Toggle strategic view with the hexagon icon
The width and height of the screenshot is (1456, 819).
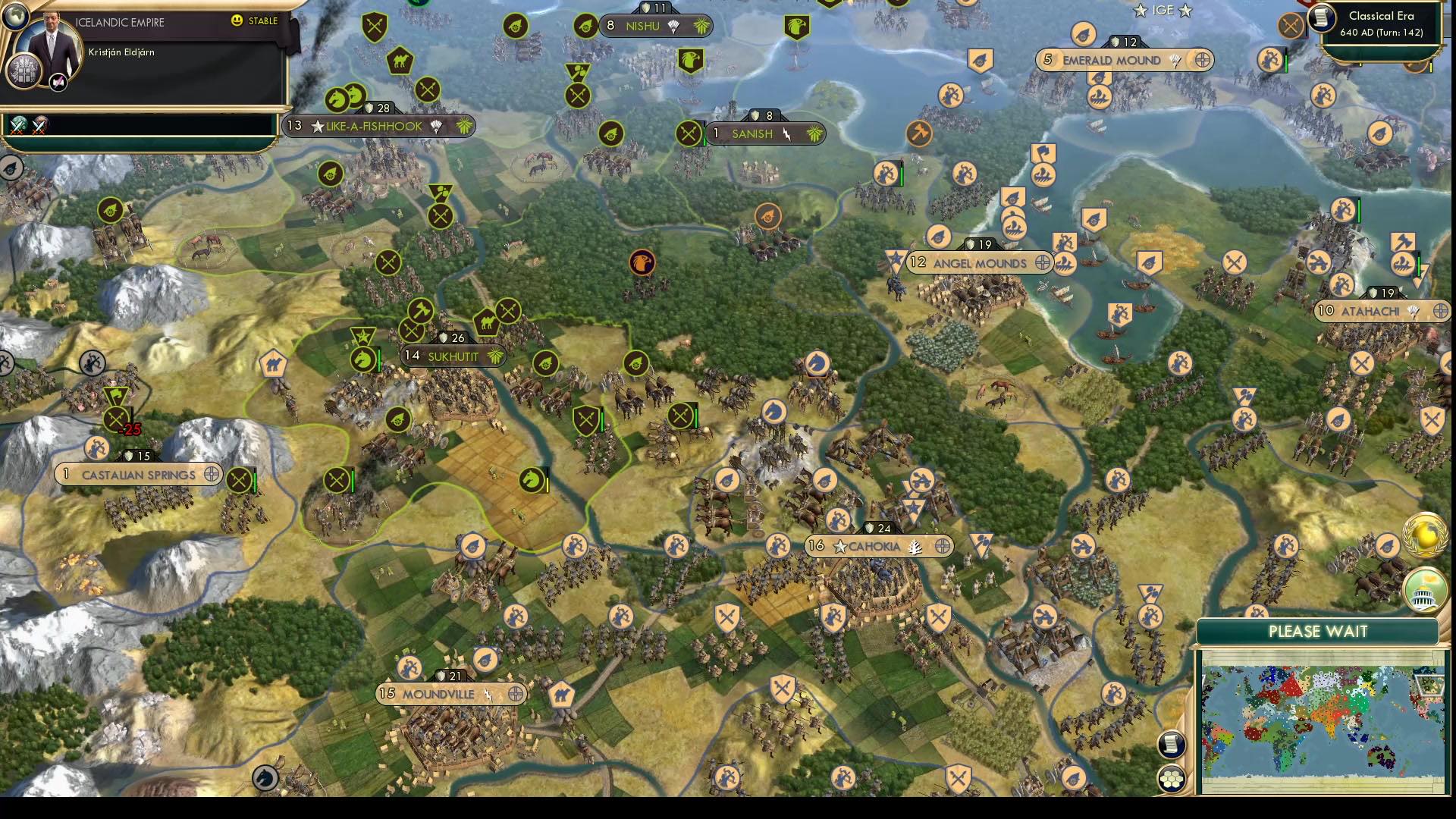tap(1171, 777)
